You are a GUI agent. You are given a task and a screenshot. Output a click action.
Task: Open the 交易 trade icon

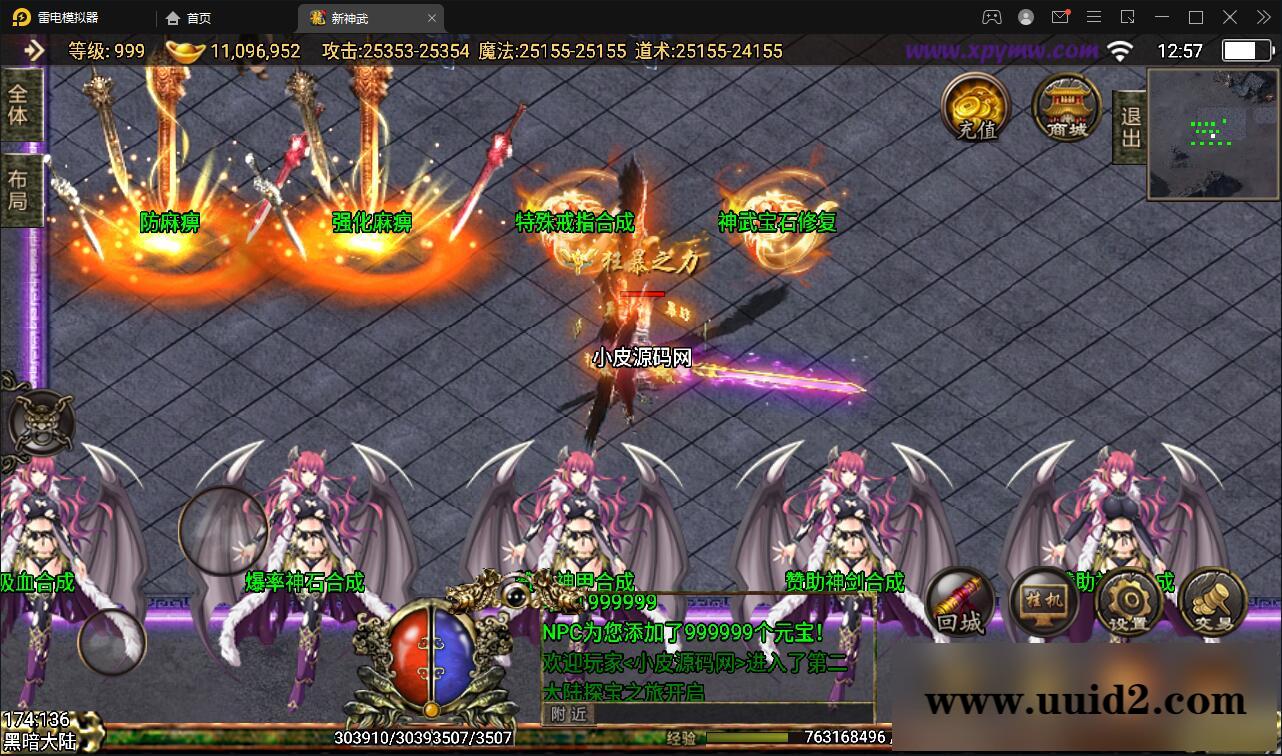click(x=1211, y=600)
